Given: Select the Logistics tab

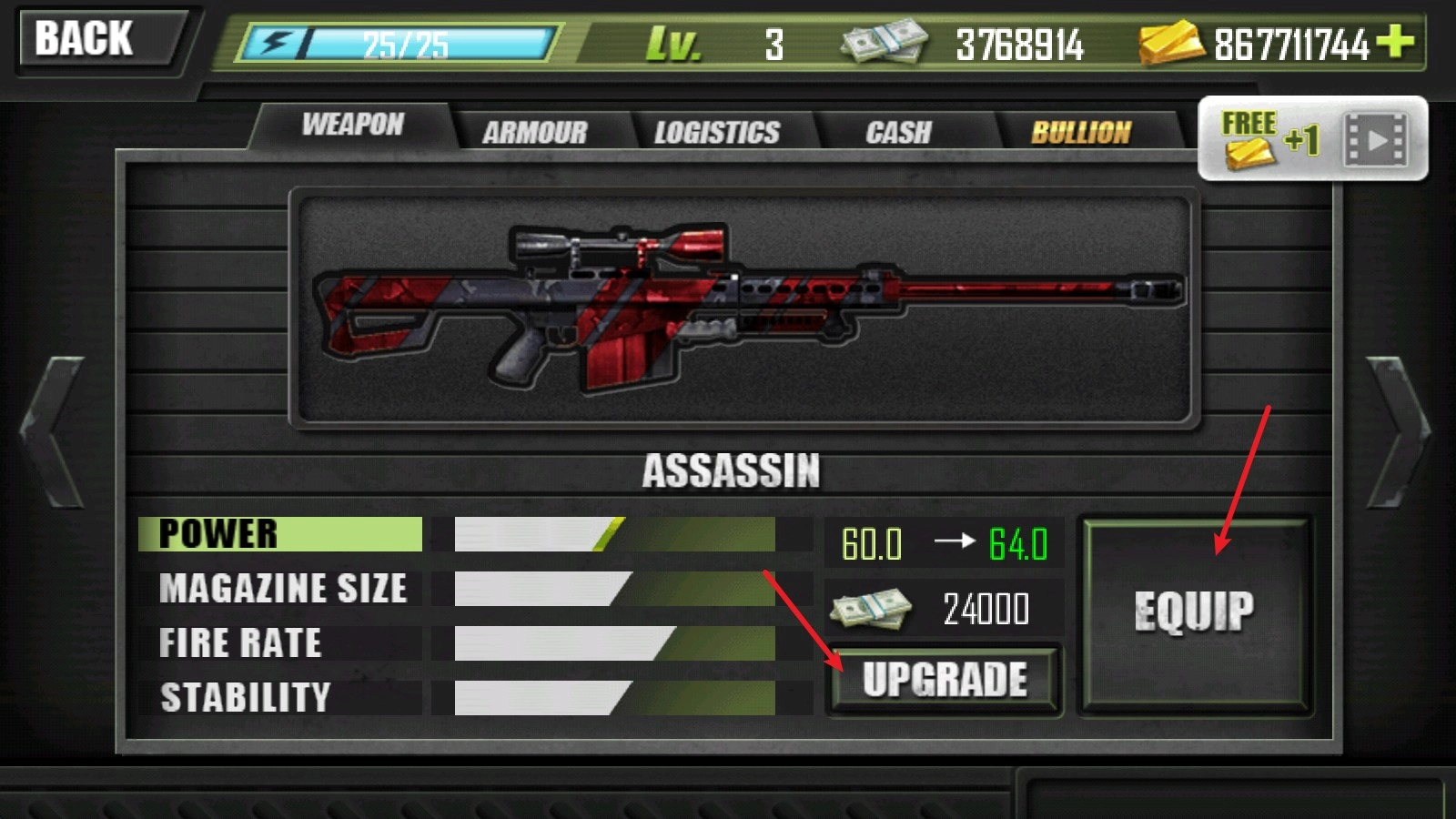Looking at the screenshot, I should click(717, 133).
